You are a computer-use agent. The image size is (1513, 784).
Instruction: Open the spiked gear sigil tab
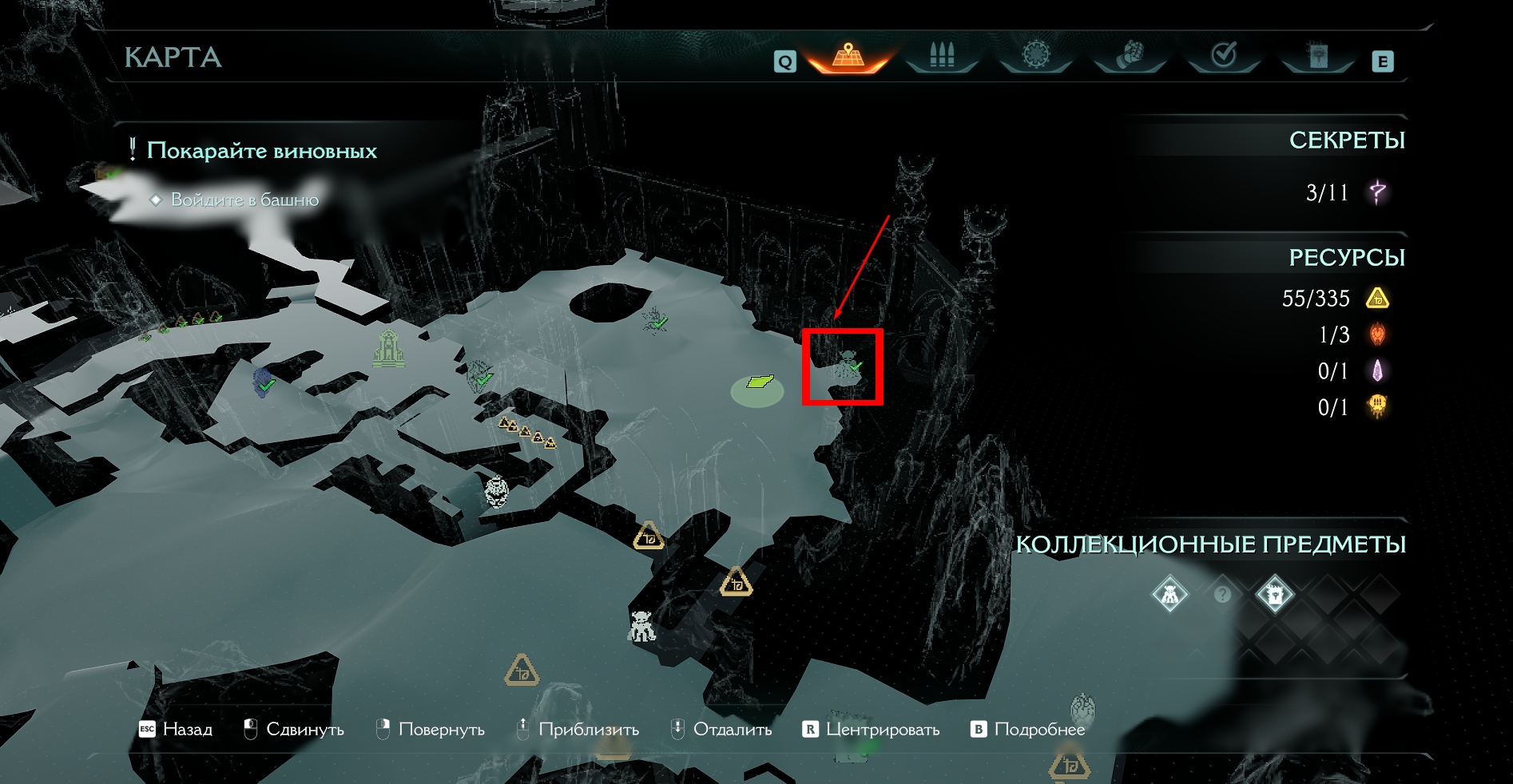tap(1036, 56)
